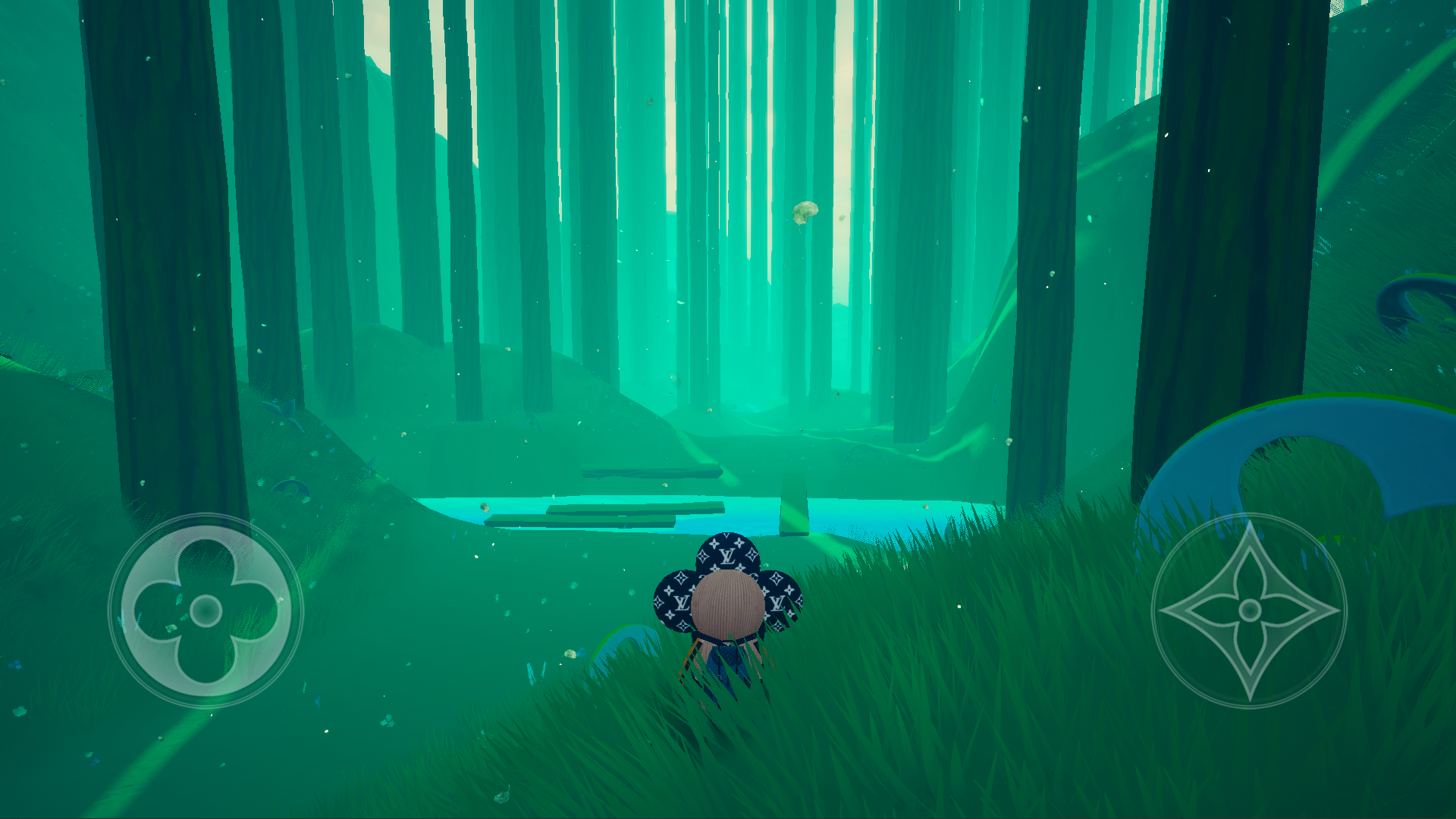Tap the floating leaf in the sky
The image size is (1456, 819).
coord(804,212)
